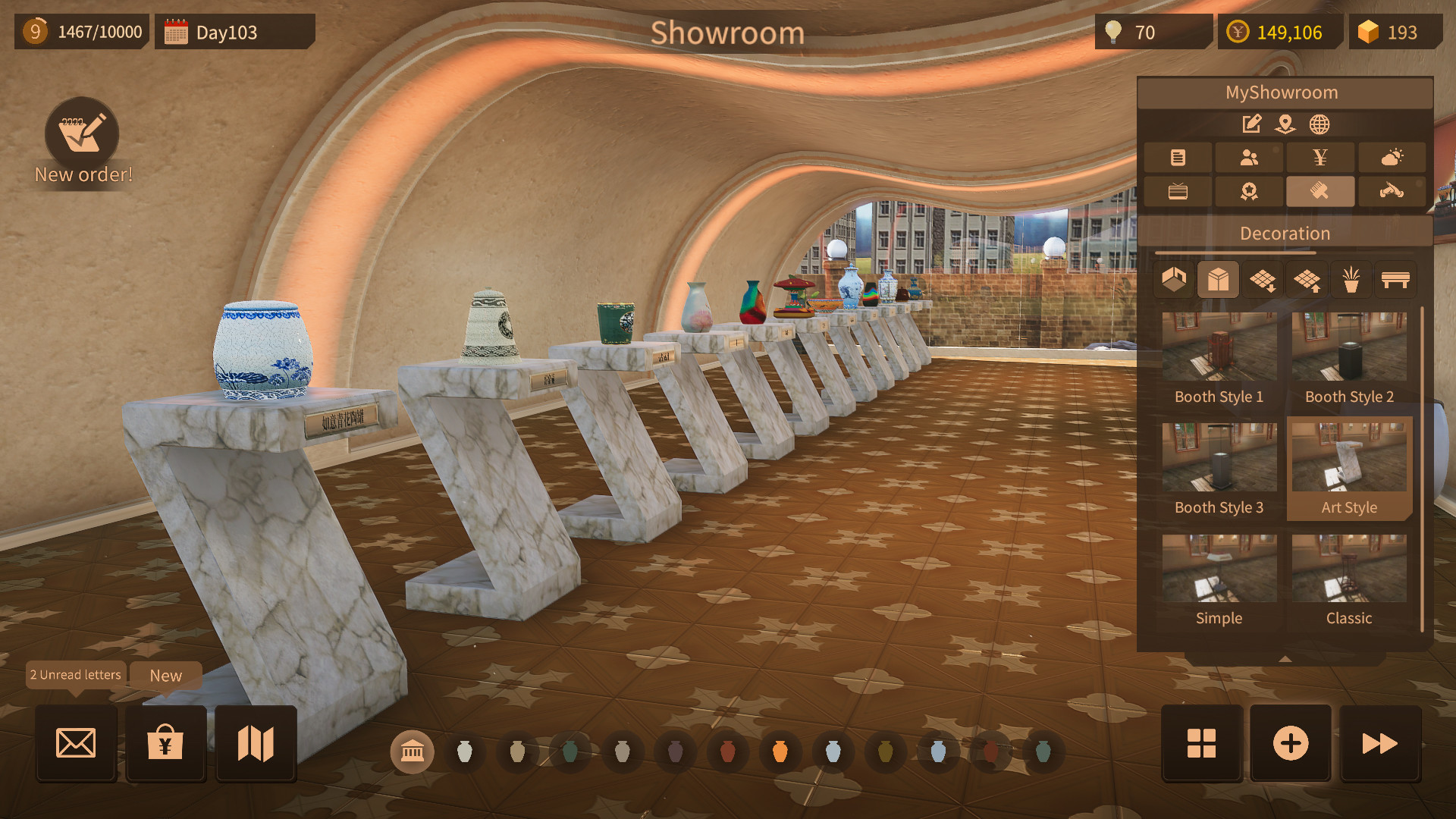Switch to the booth display category tab
Image resolution: width=1456 pixels, height=819 pixels.
pos(1218,279)
